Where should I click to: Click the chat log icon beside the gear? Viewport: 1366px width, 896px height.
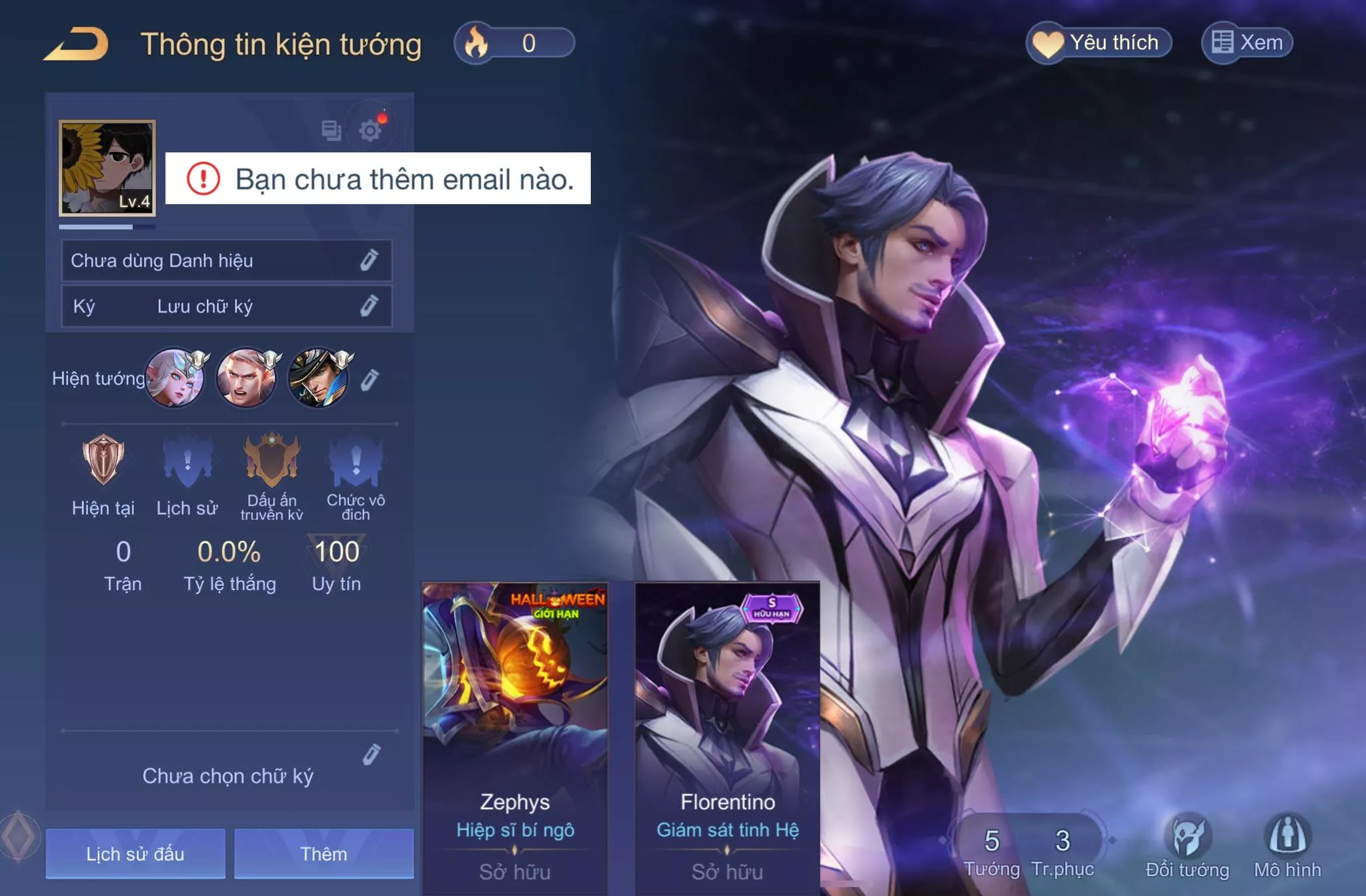[331, 130]
